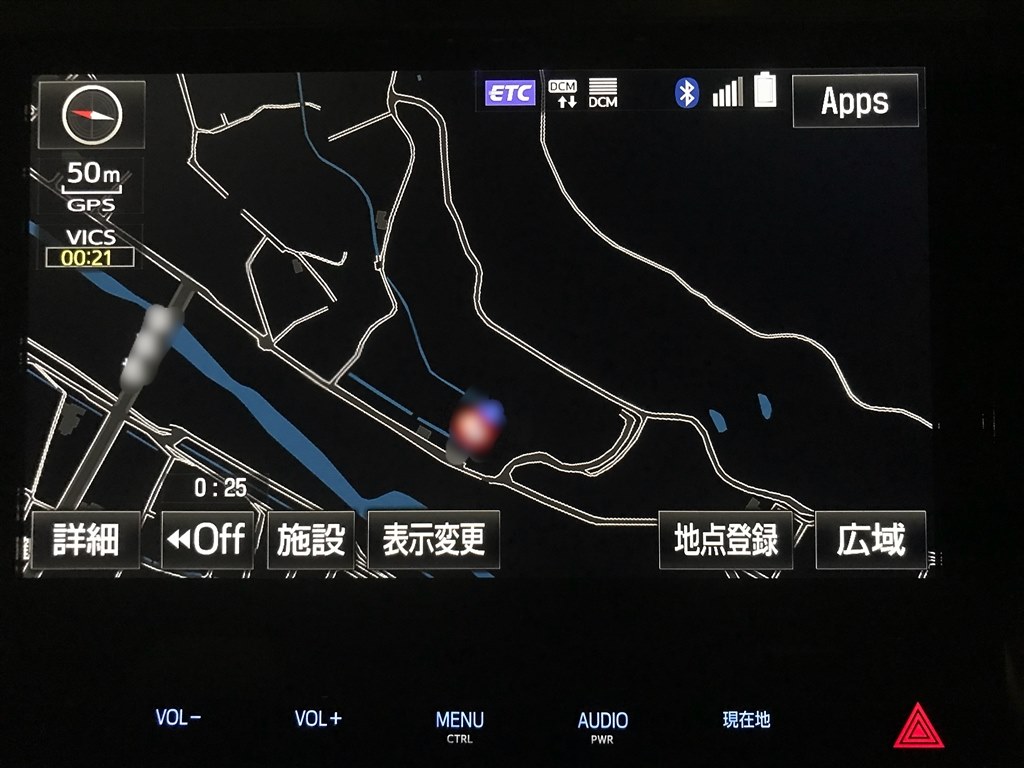
Task: Raise volume with VOL+
Action: click(x=318, y=718)
